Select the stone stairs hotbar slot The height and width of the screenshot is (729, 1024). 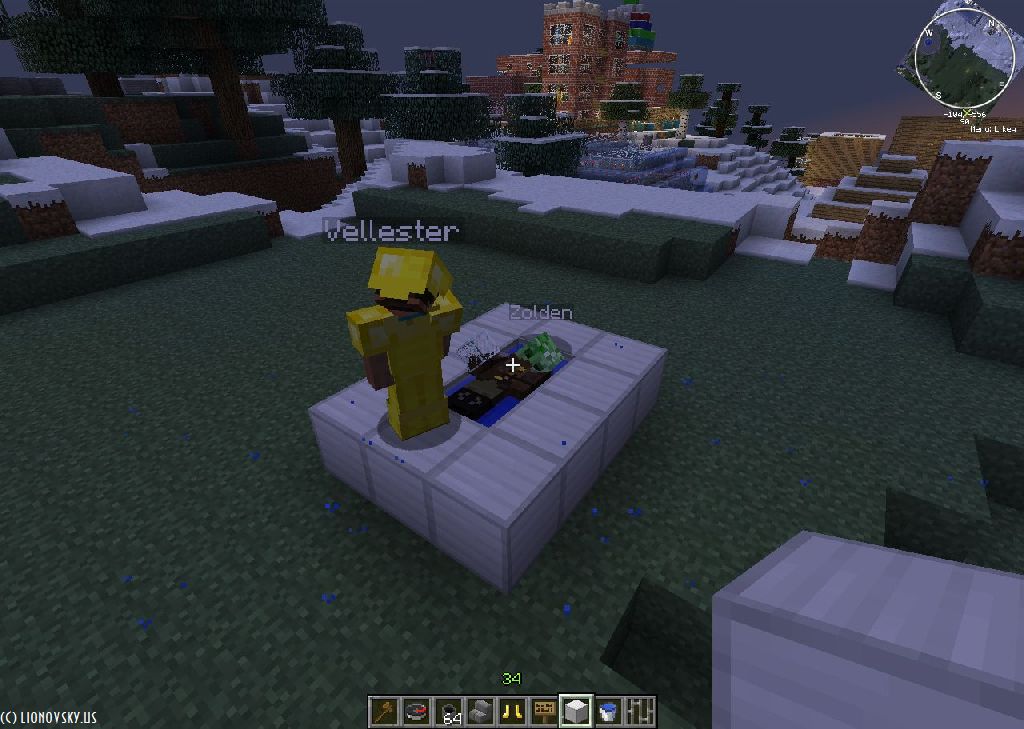click(x=480, y=711)
